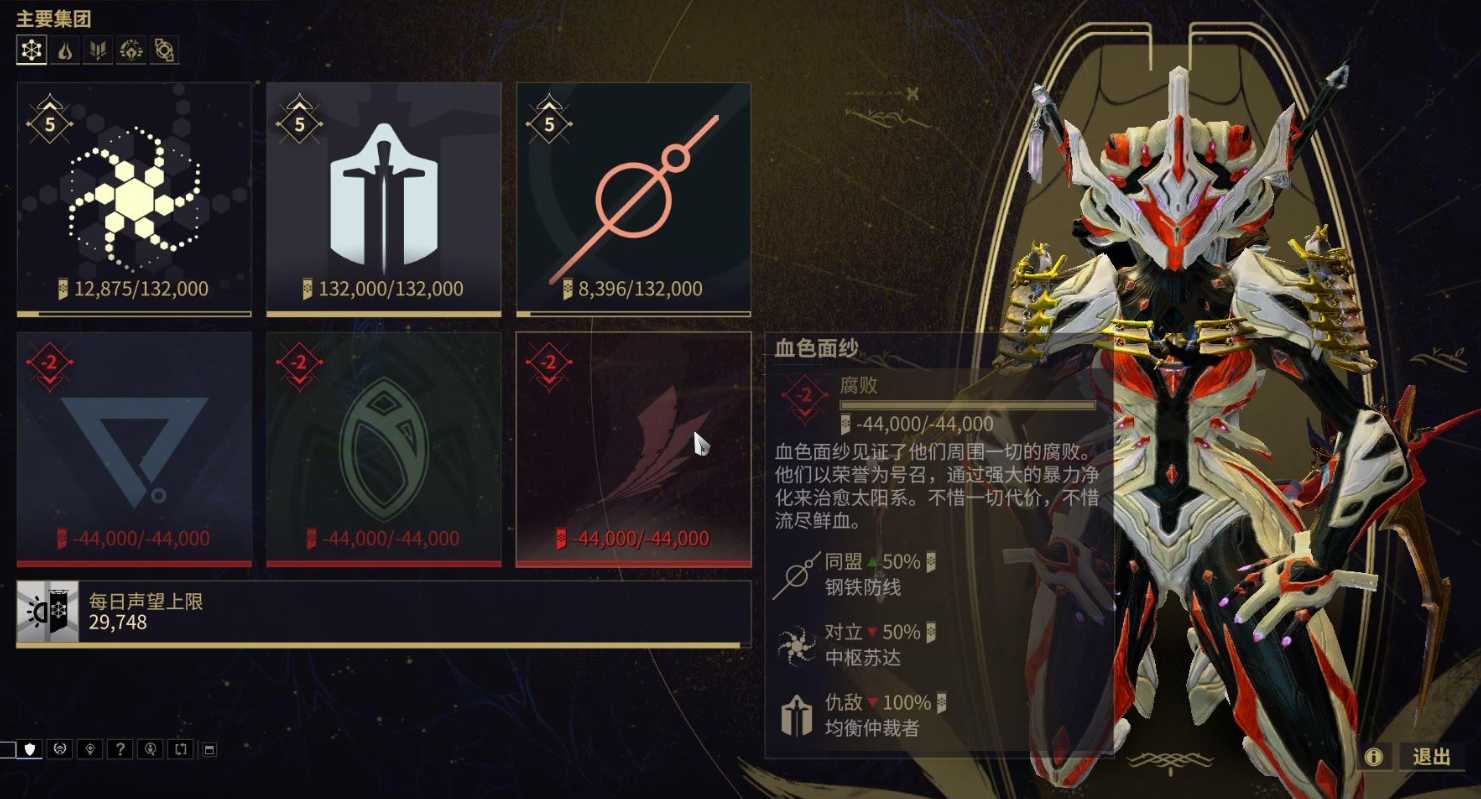Click the loop brackets icon near bottom left
The image size is (1481, 799).
coord(180,748)
